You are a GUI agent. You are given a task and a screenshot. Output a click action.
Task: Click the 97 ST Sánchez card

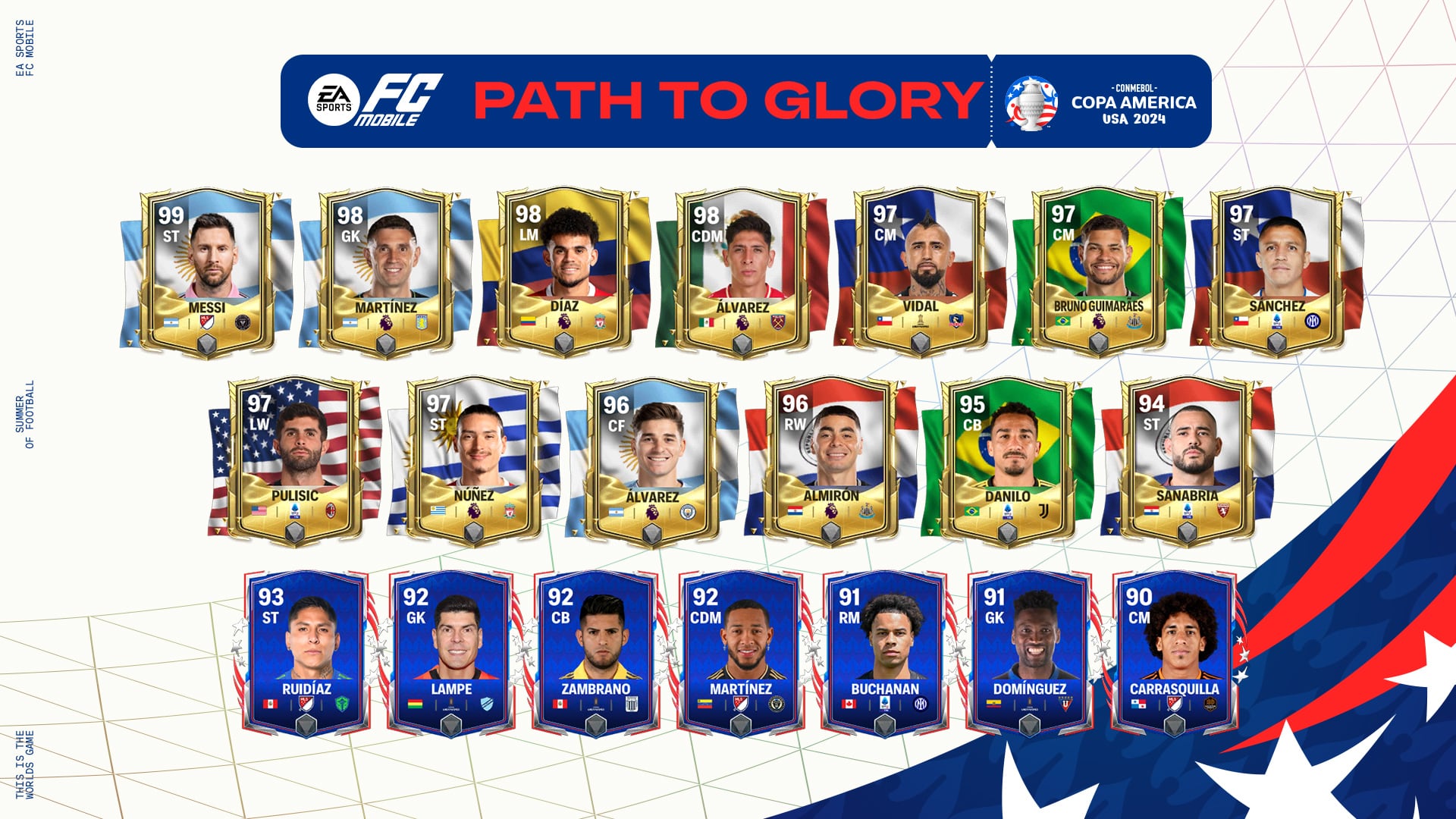pos(1277,273)
